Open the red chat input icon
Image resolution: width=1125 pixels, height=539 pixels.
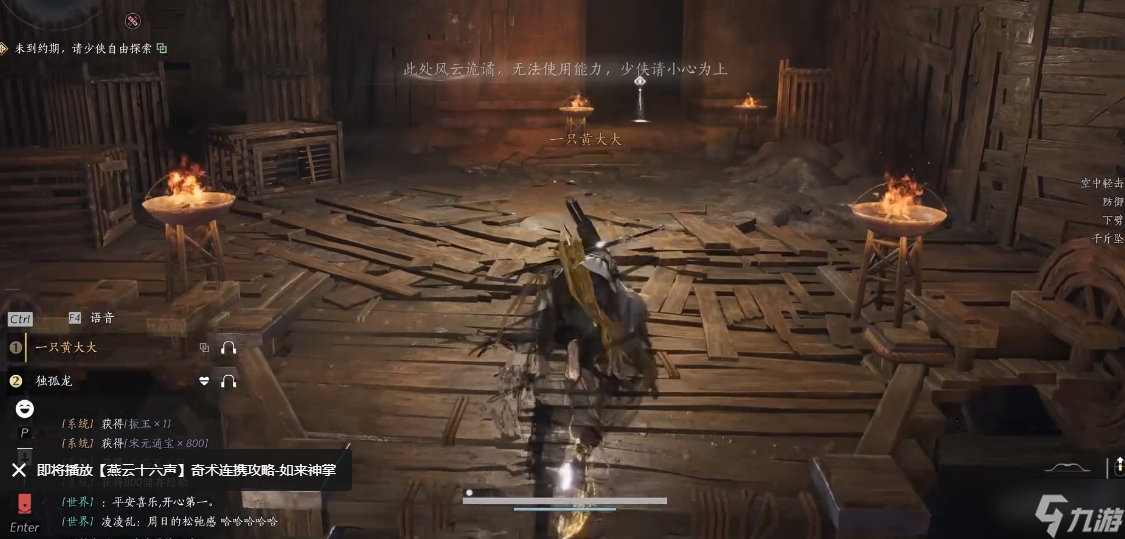25,503
